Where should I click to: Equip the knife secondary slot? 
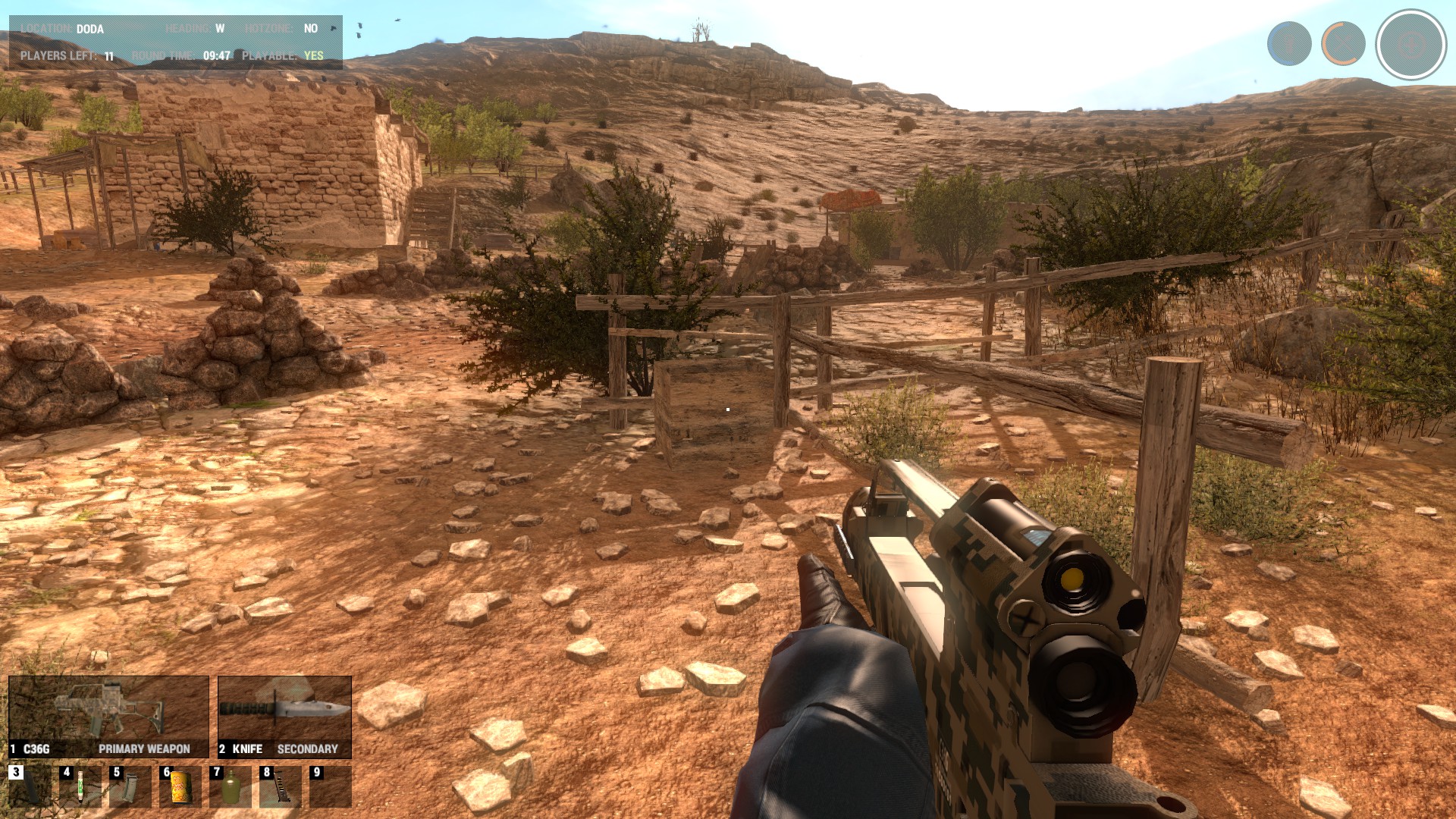coord(284,717)
